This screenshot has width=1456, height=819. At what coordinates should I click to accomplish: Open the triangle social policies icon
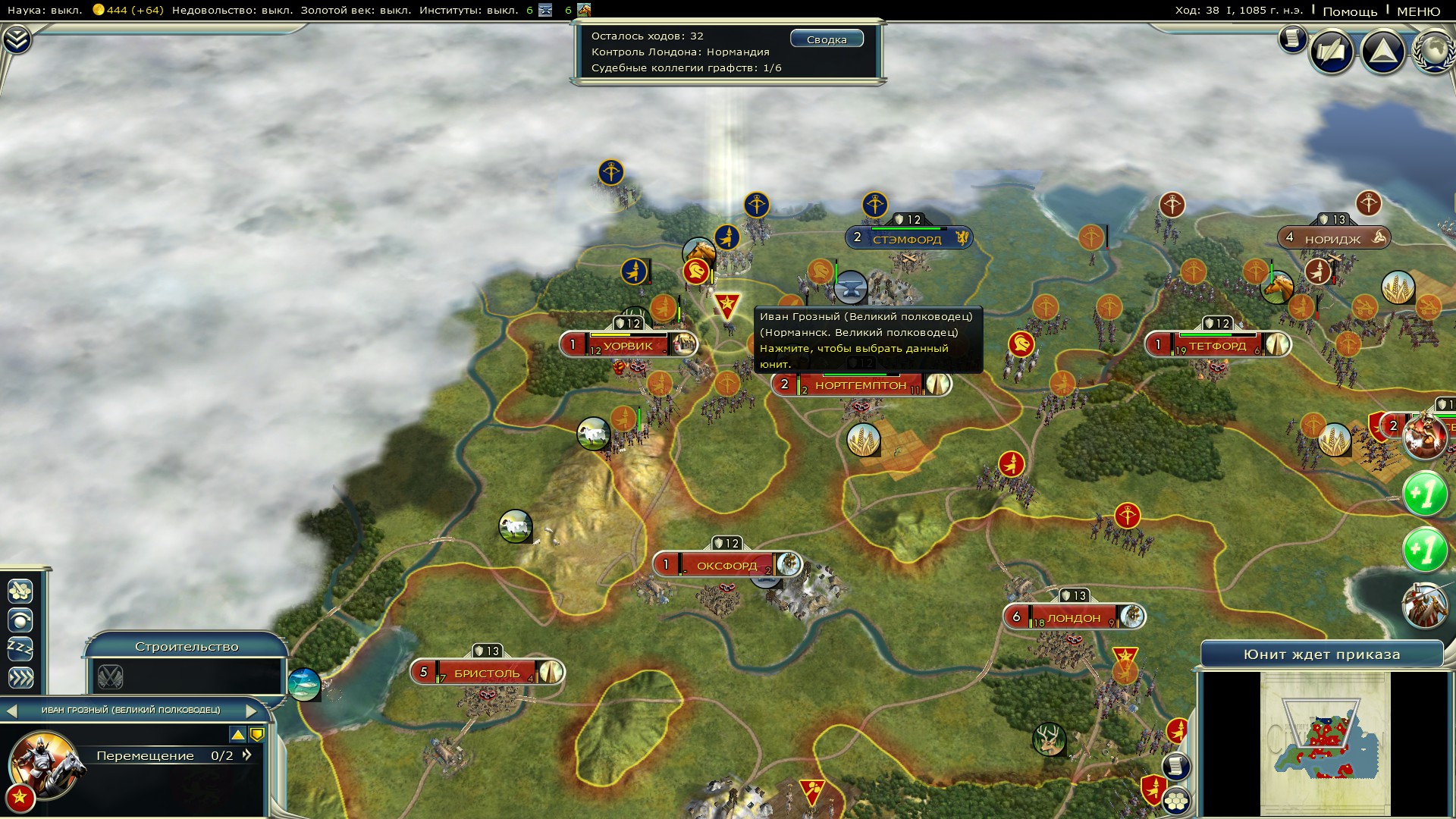point(1383,52)
